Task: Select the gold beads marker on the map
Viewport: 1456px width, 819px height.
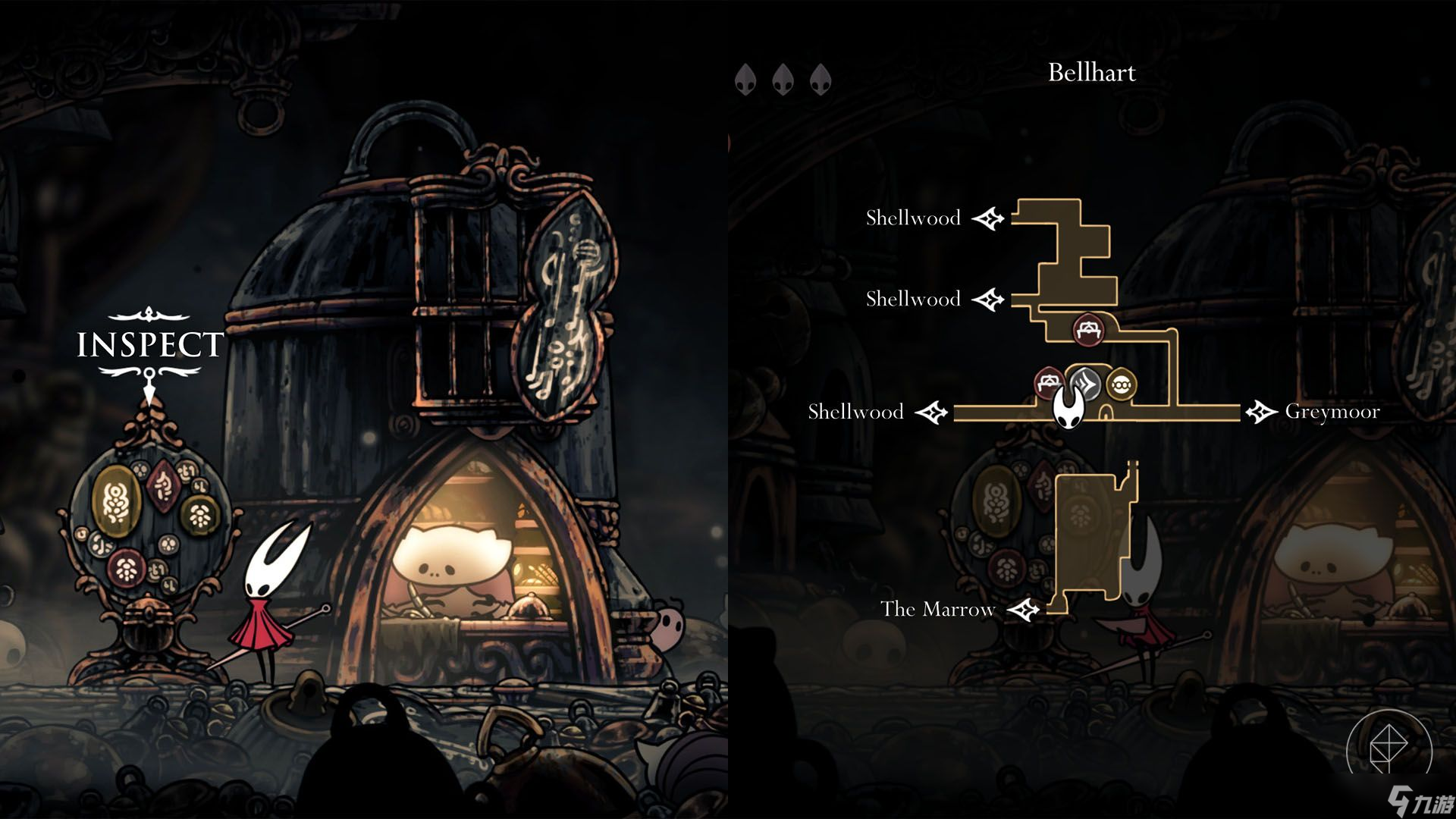Action: pos(1121,384)
